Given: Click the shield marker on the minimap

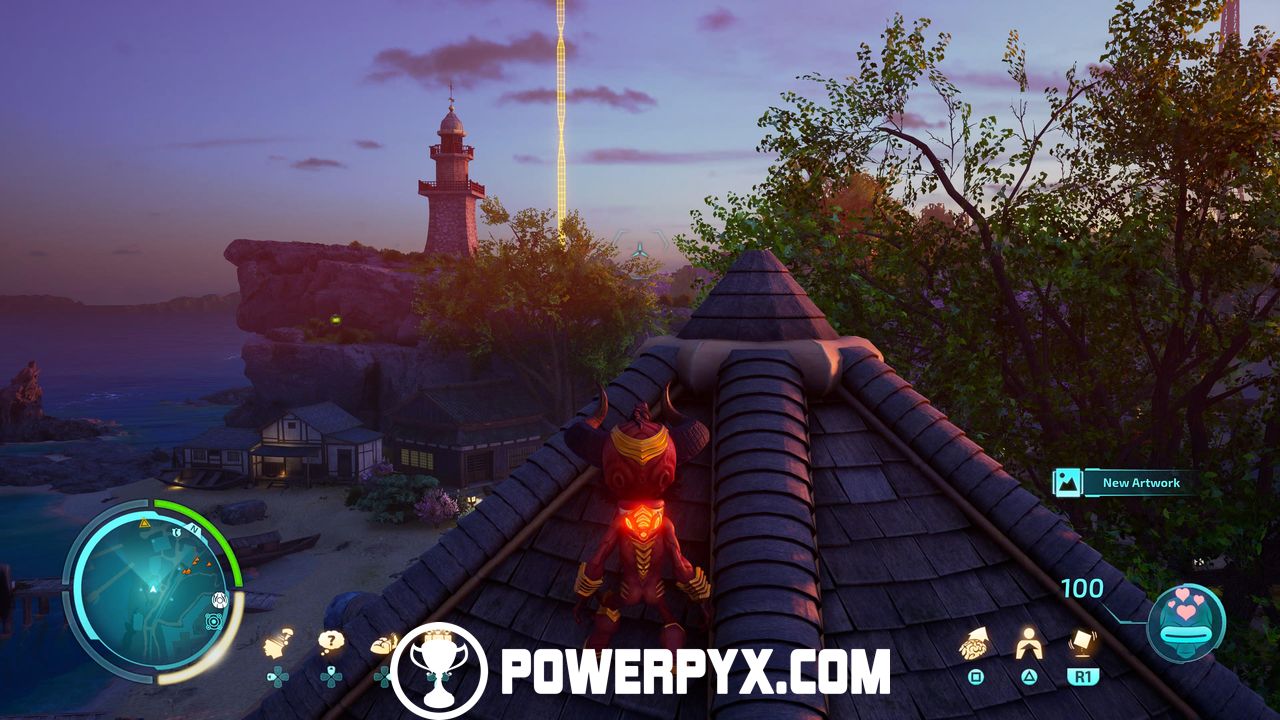Looking at the screenshot, I should pos(177,533).
